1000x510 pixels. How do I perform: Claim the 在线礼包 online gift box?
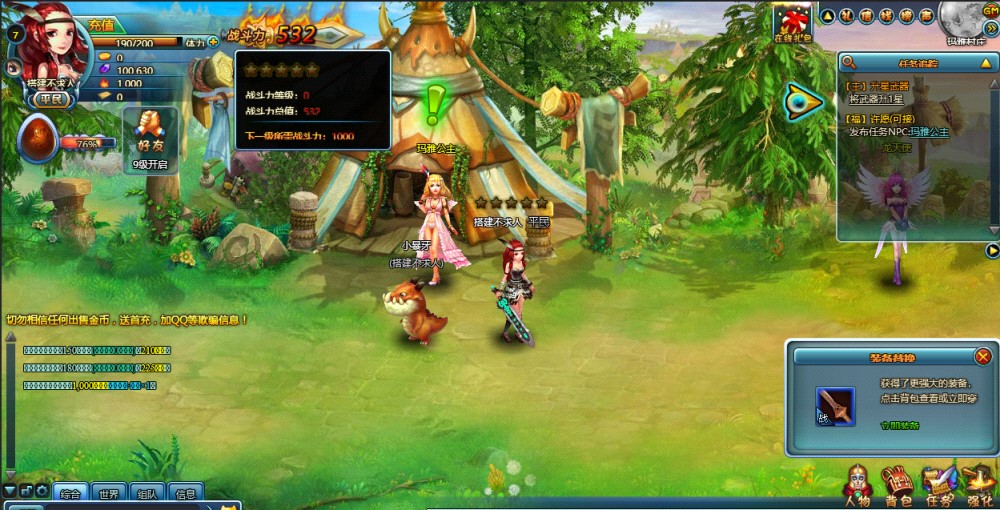[x=792, y=22]
